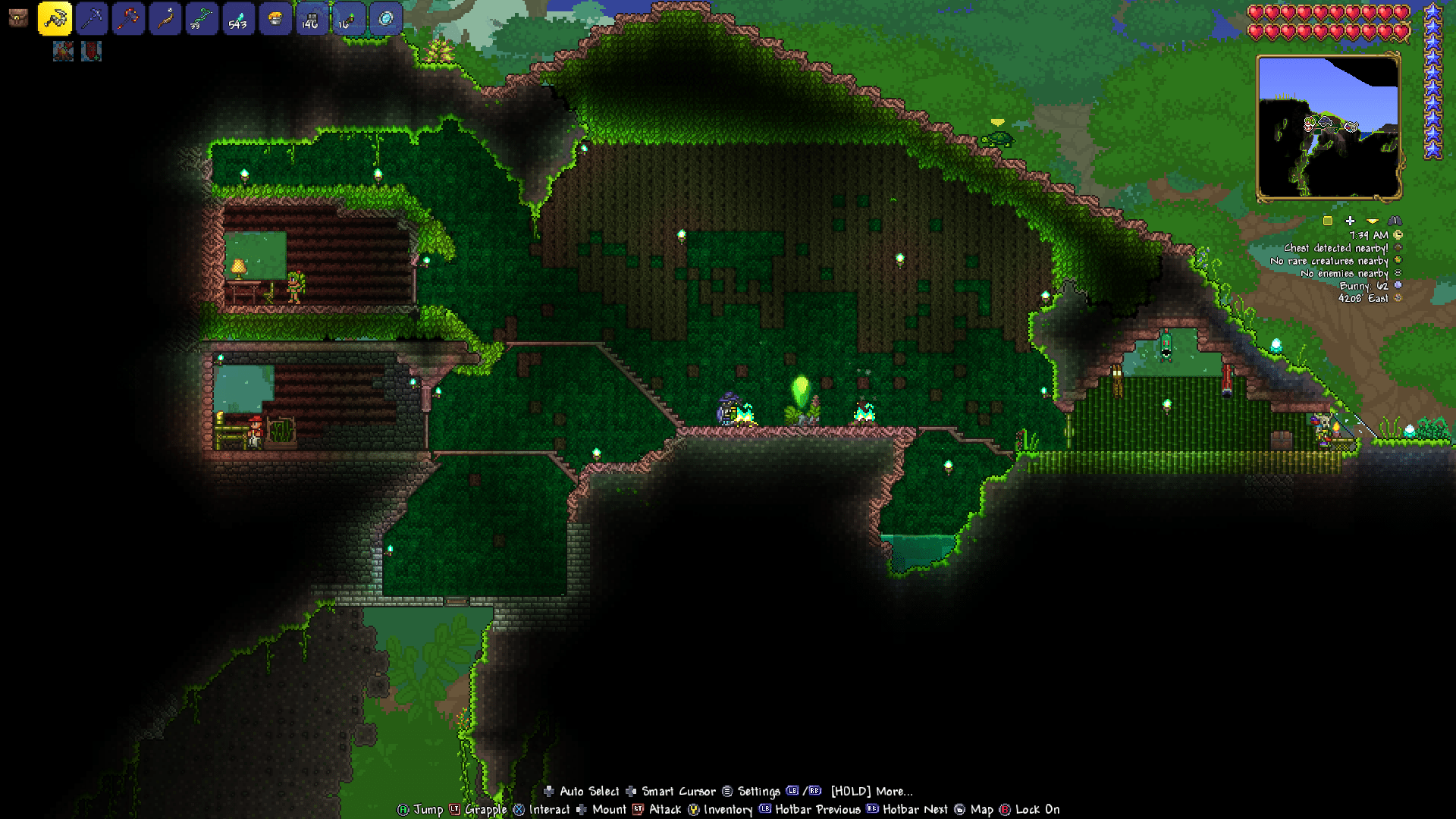Select the Magic Mirror in the last hotbar slot
The image size is (1456, 819).
(386, 19)
